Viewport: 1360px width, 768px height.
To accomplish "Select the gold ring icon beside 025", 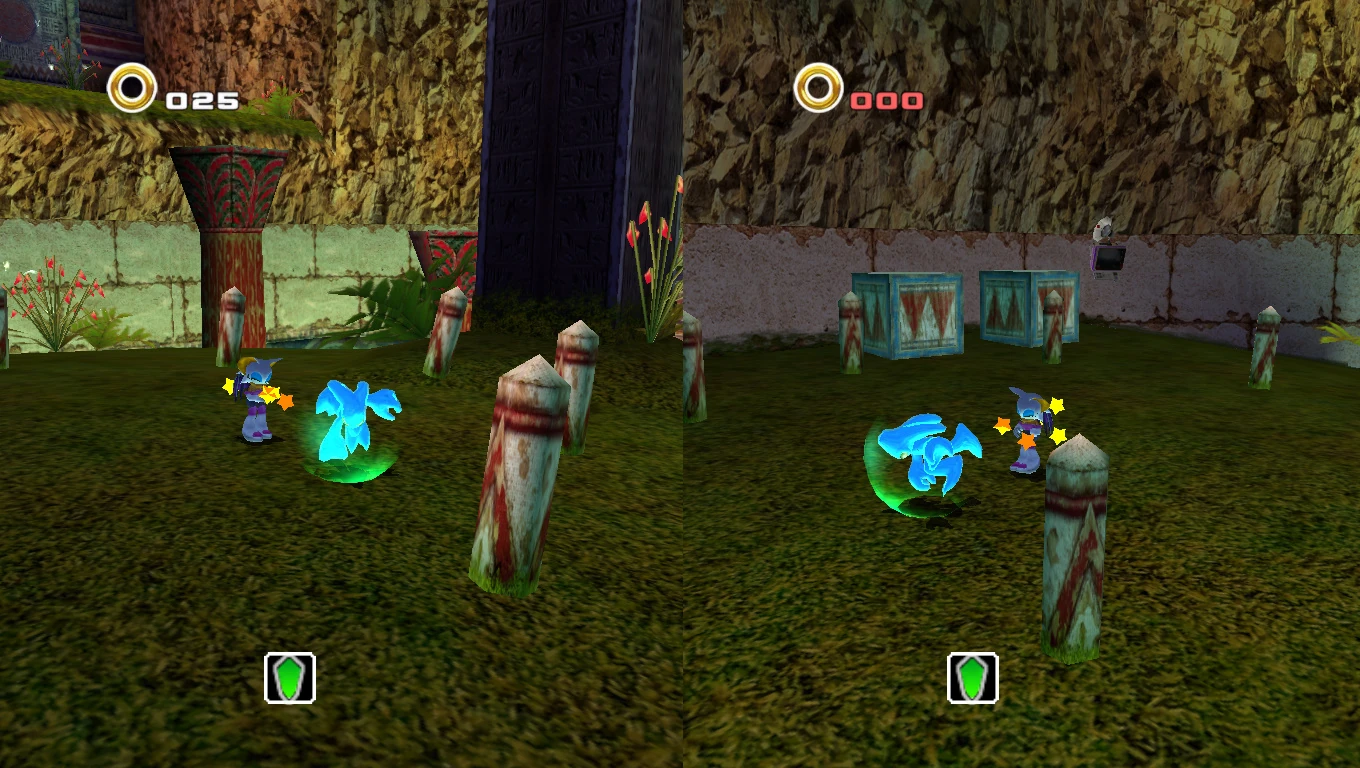I will click(132, 88).
